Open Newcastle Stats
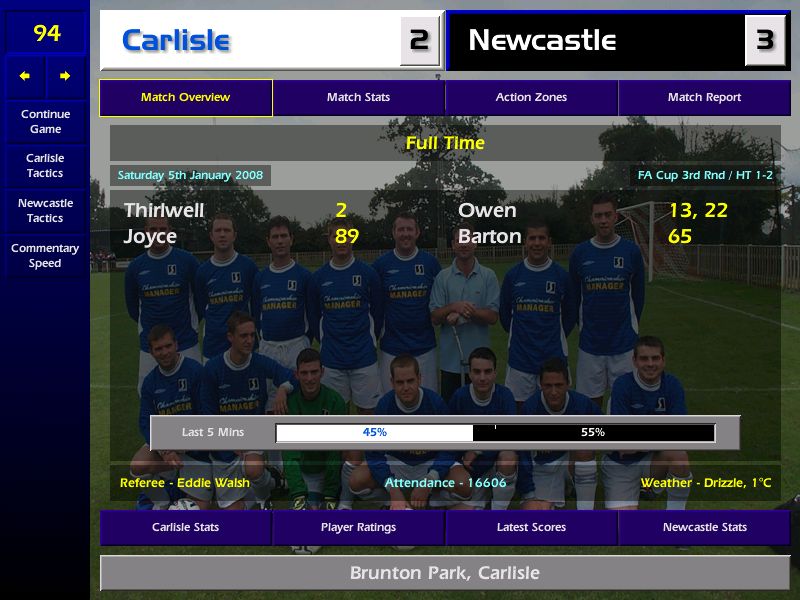This screenshot has width=800, height=600. (704, 527)
